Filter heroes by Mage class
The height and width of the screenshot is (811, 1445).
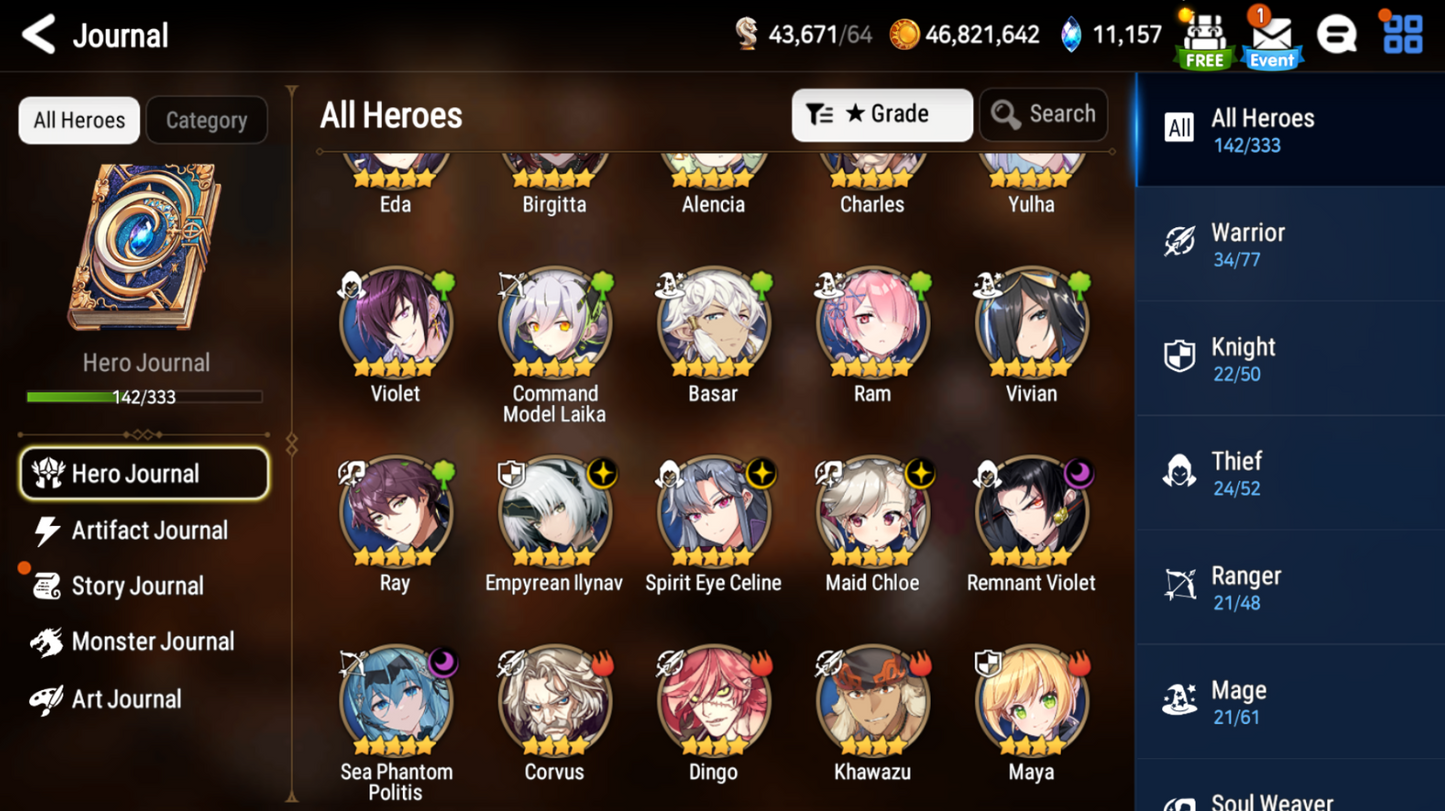point(1289,702)
